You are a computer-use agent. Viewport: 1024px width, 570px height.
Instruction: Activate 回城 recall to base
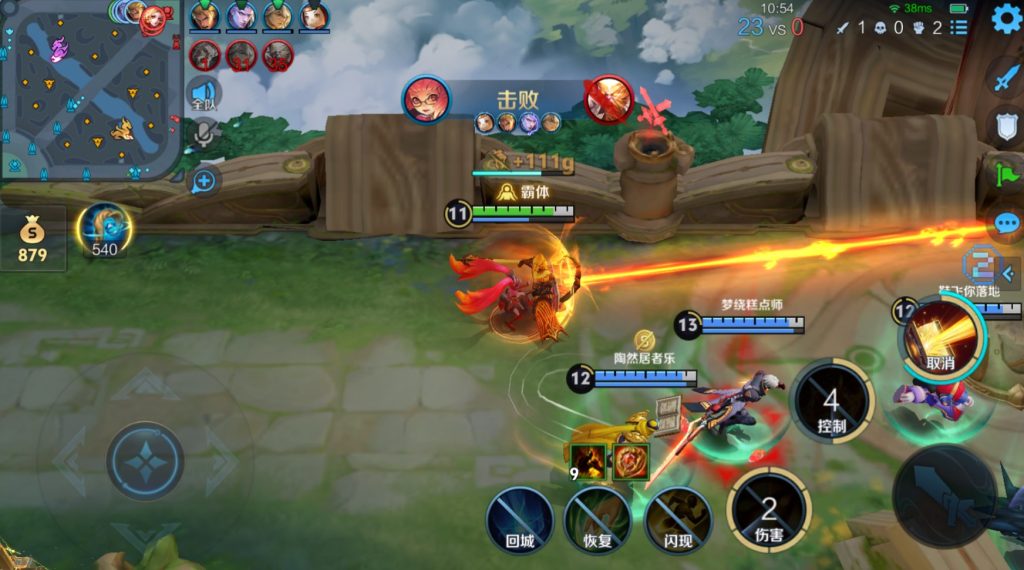(520, 520)
